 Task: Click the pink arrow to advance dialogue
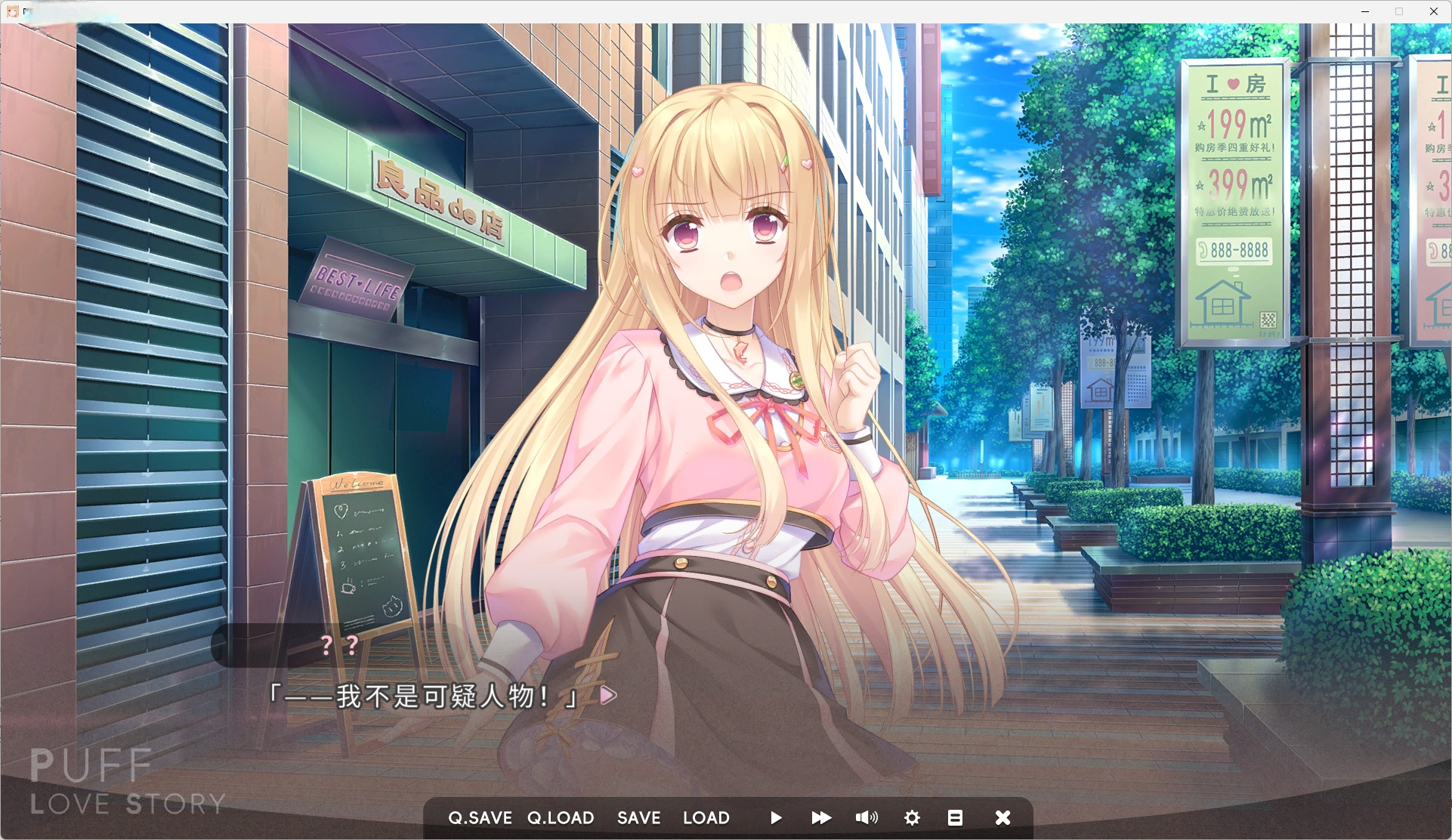pyautogui.click(x=604, y=695)
